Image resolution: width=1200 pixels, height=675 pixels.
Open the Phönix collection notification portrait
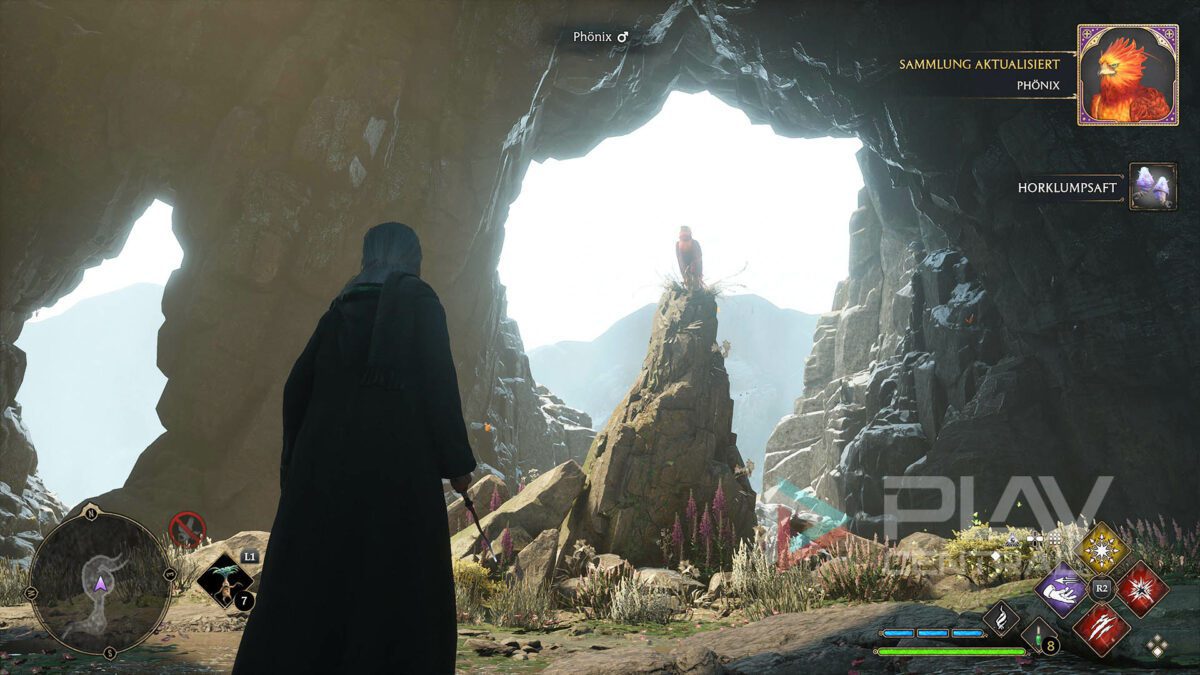click(1127, 75)
